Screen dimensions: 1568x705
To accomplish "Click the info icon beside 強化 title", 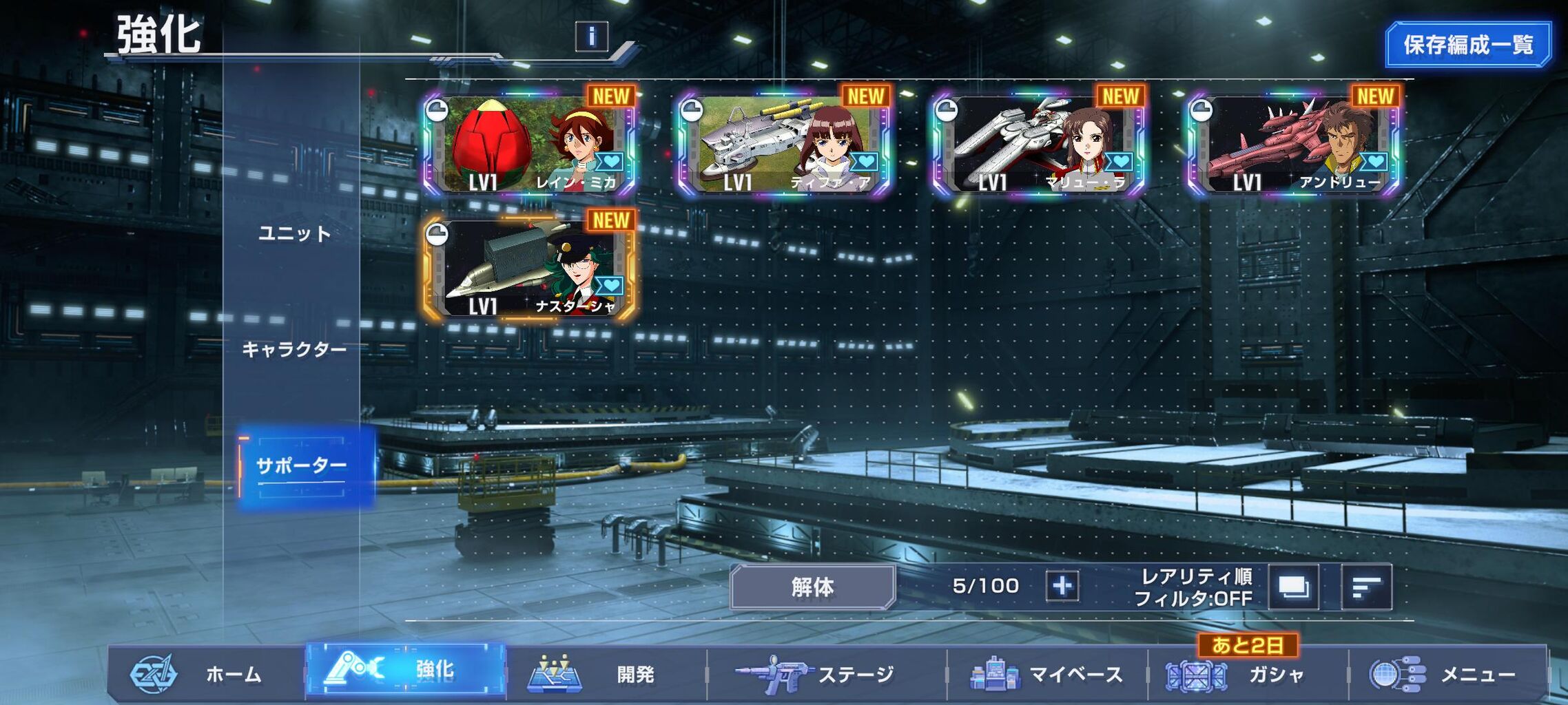I will [x=591, y=36].
